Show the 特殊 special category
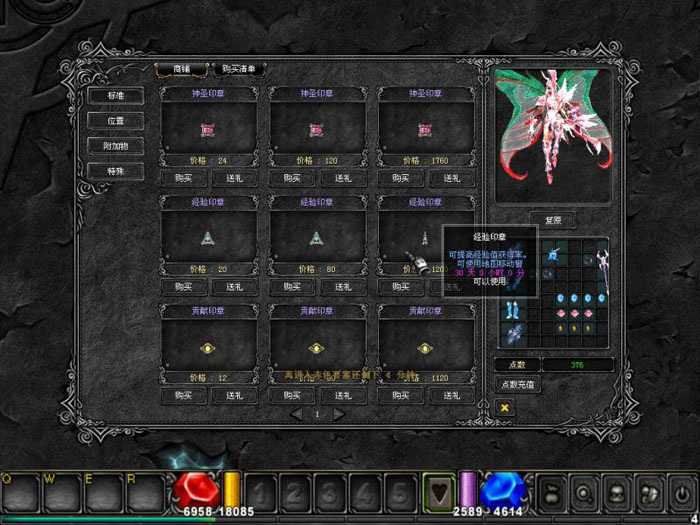This screenshot has height=525, width=700. pyautogui.click(x=115, y=171)
